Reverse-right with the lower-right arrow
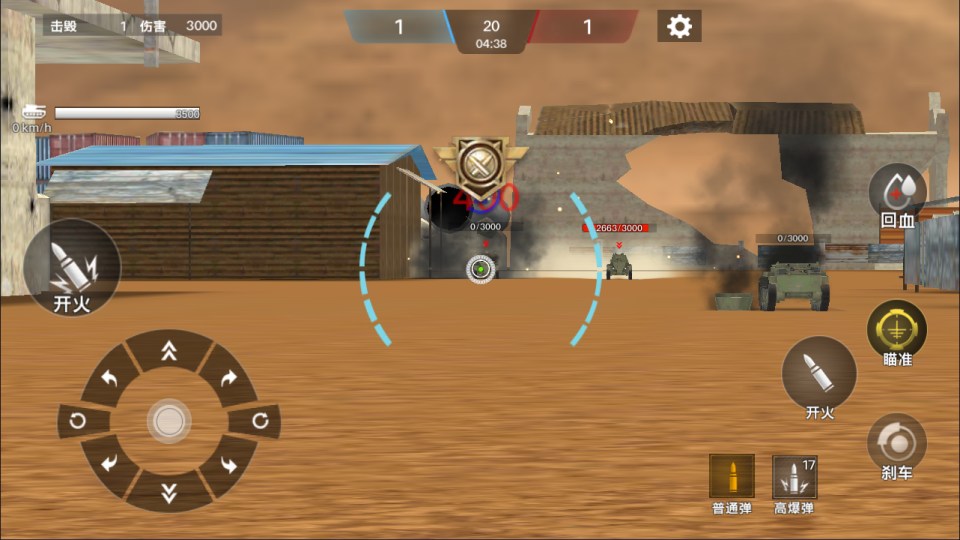960x540 pixels. (x=229, y=463)
